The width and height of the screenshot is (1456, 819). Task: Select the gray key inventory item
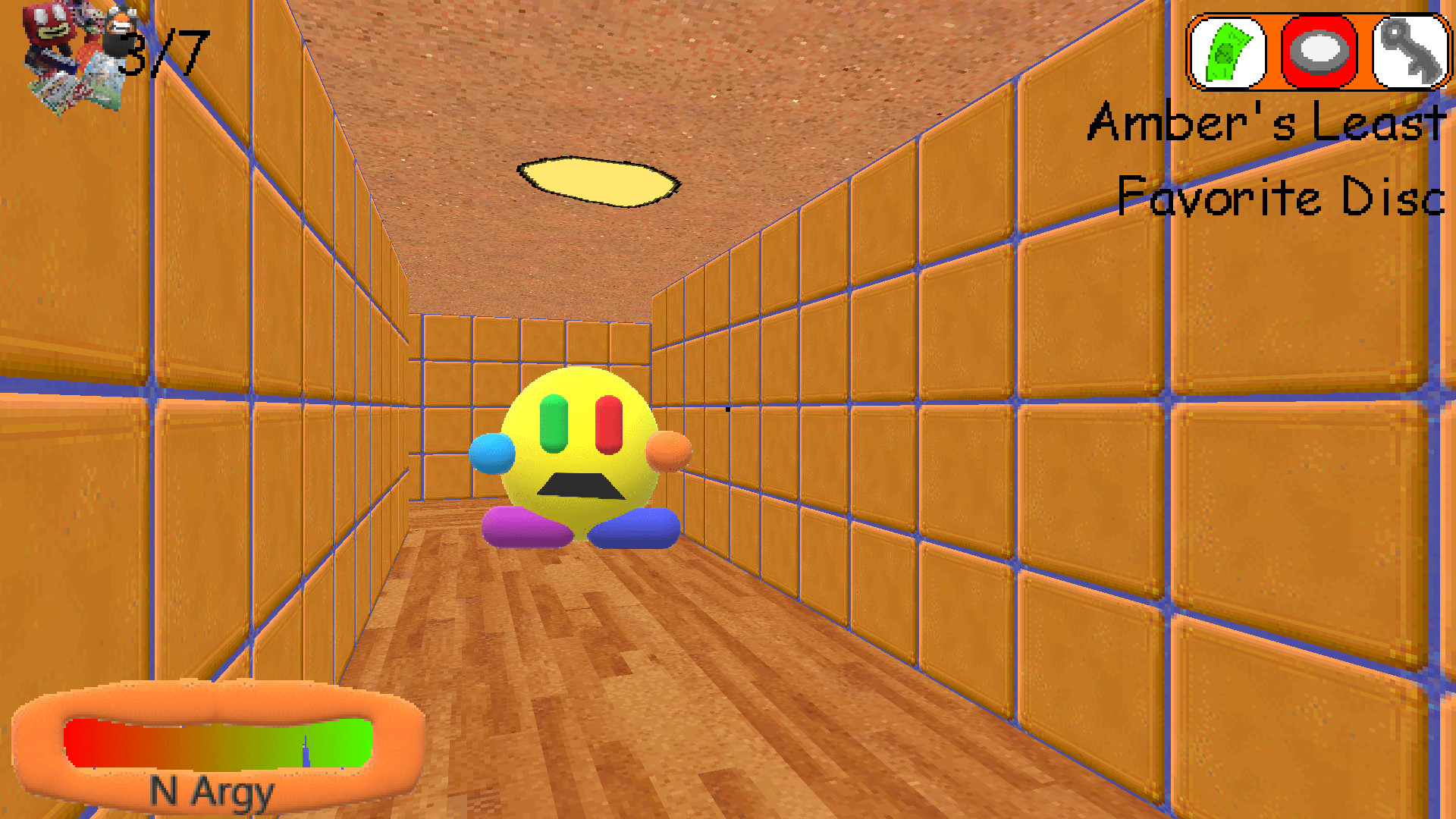point(1410,51)
